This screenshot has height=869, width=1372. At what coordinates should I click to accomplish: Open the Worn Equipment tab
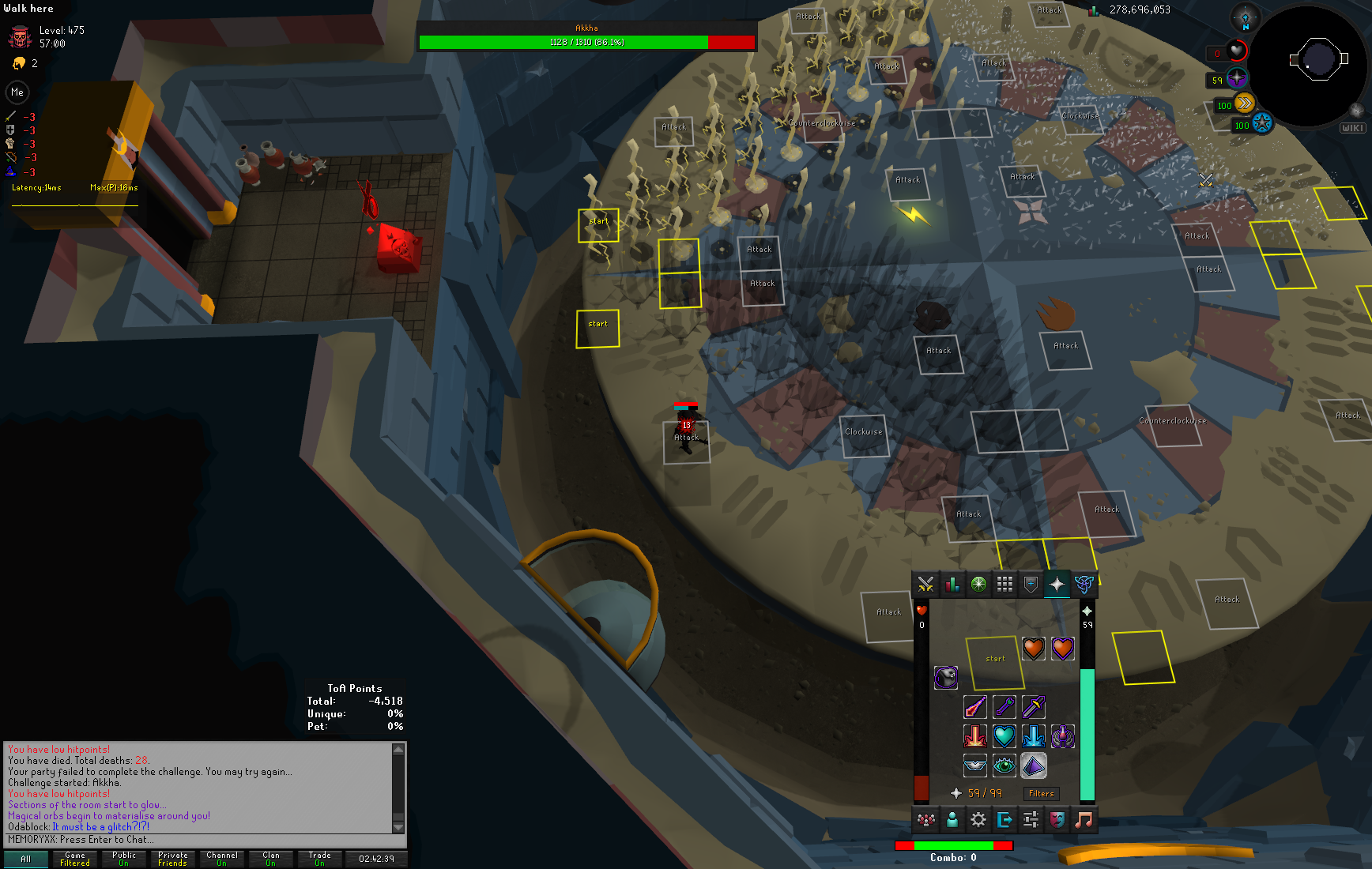click(1031, 585)
